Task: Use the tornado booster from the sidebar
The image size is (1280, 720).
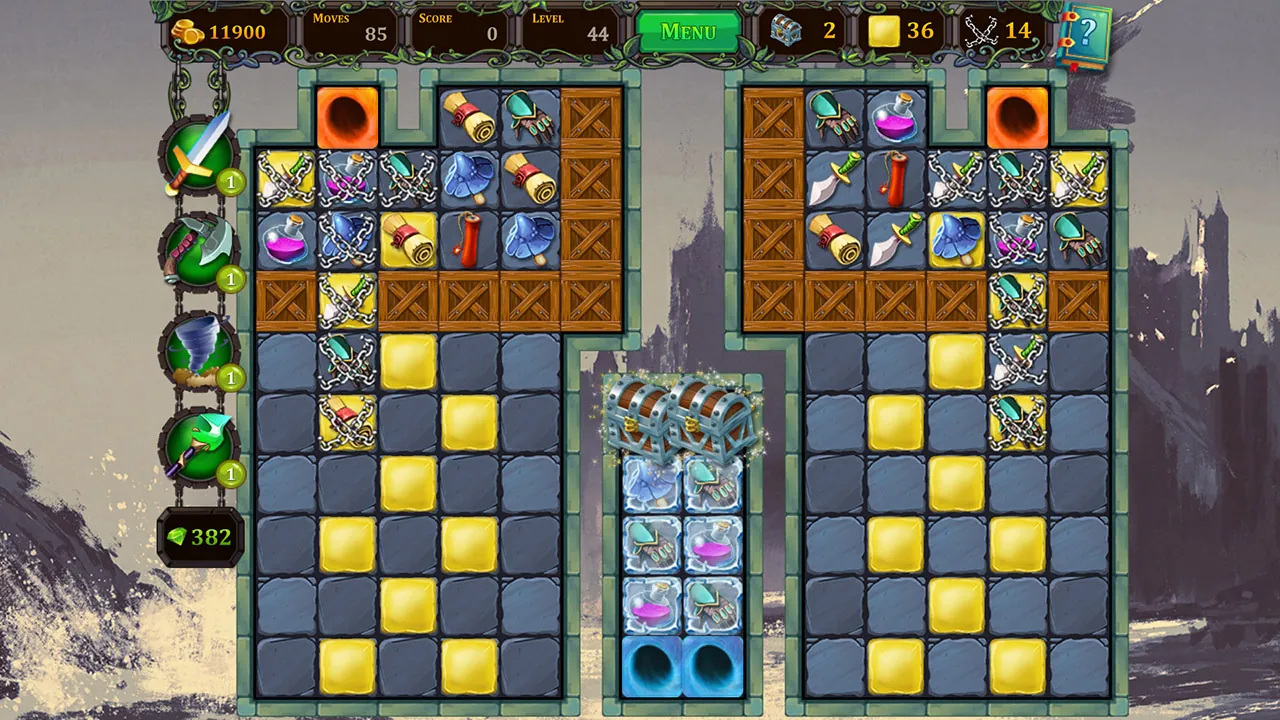Action: pyautogui.click(x=198, y=345)
